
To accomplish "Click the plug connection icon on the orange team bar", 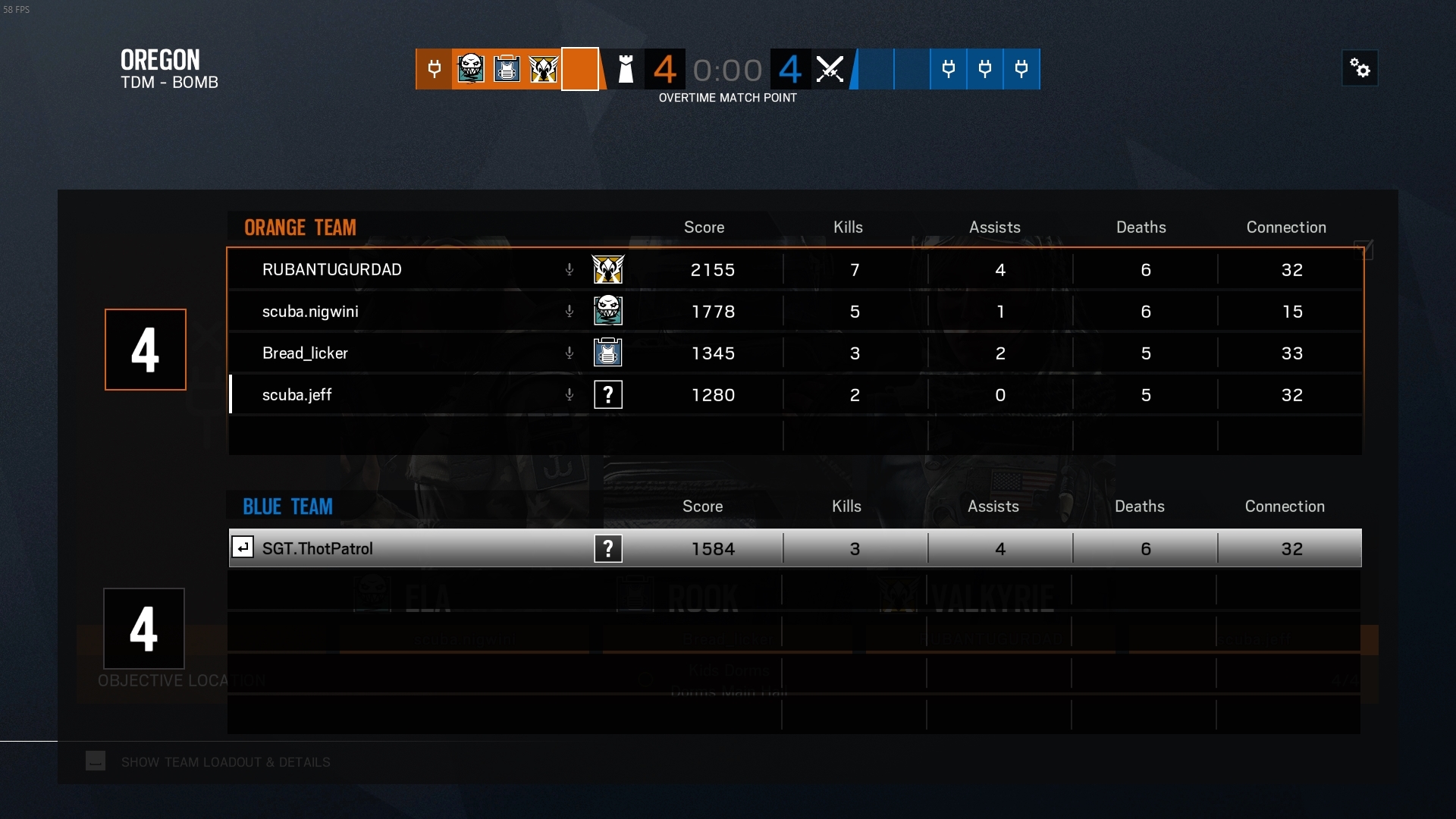I will point(433,68).
